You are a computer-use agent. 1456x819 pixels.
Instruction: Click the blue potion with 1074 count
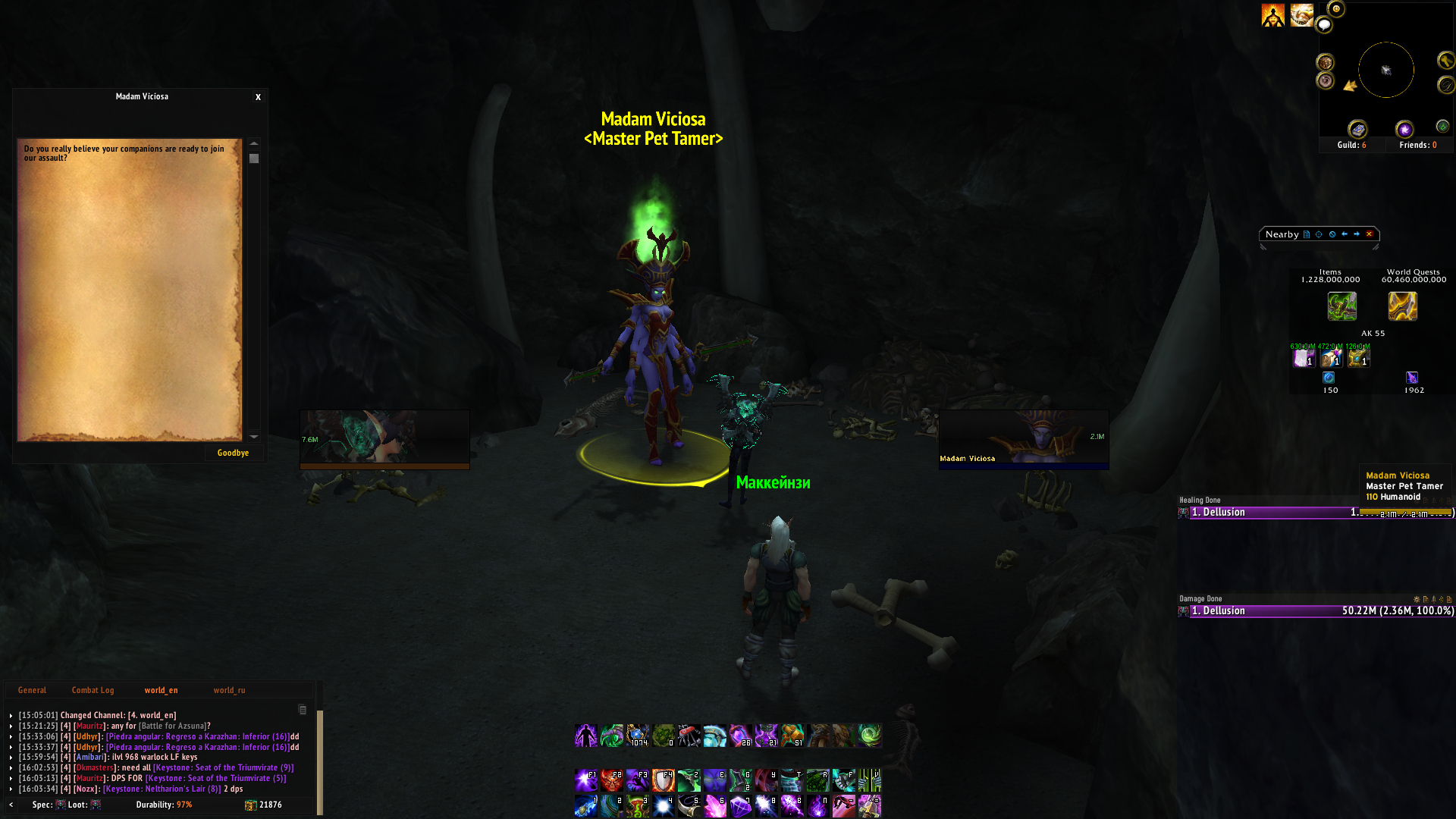pyautogui.click(x=638, y=736)
